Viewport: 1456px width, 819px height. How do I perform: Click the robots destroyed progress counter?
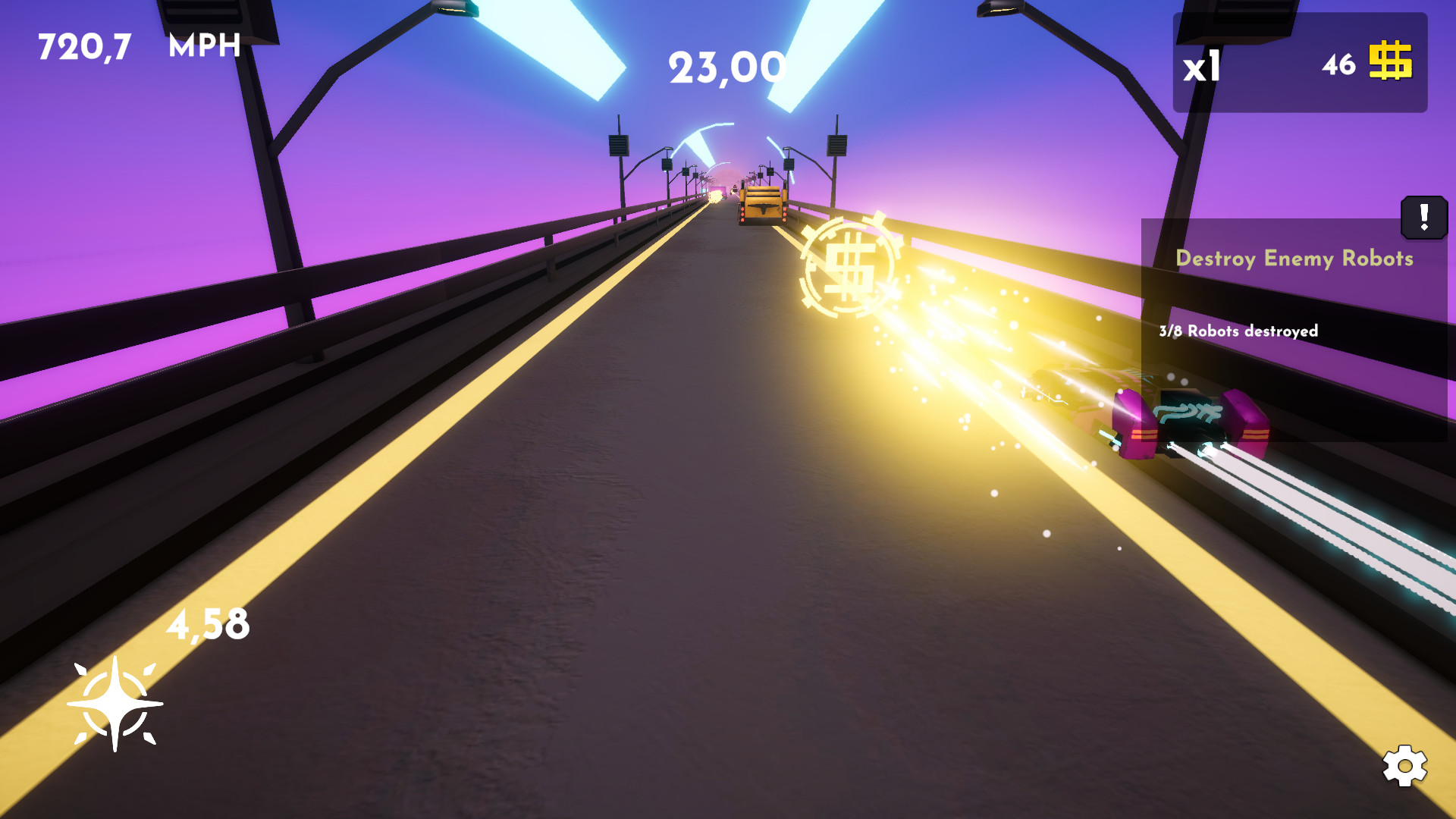(x=1239, y=331)
